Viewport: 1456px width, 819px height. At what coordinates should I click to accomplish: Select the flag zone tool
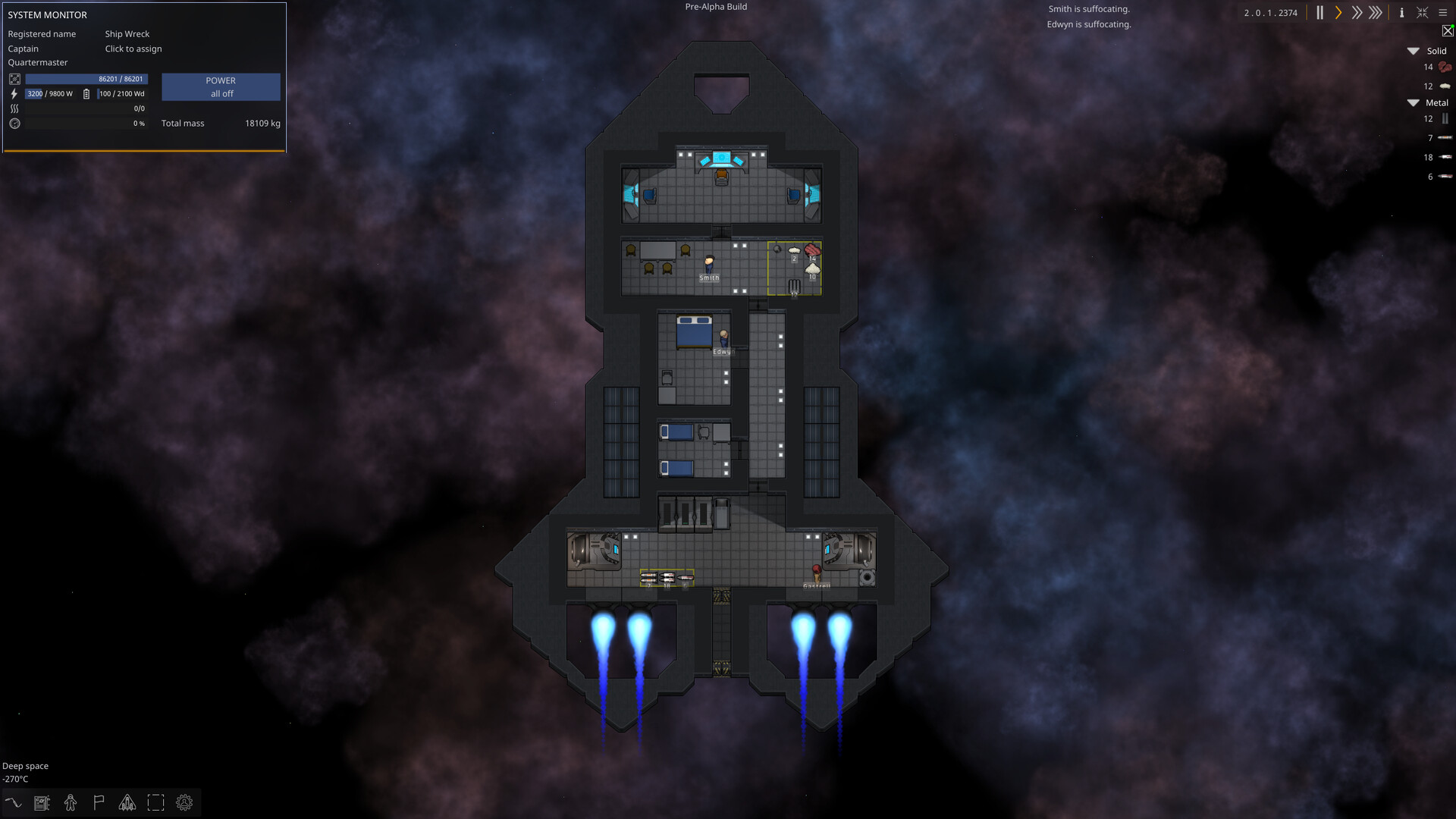99,802
